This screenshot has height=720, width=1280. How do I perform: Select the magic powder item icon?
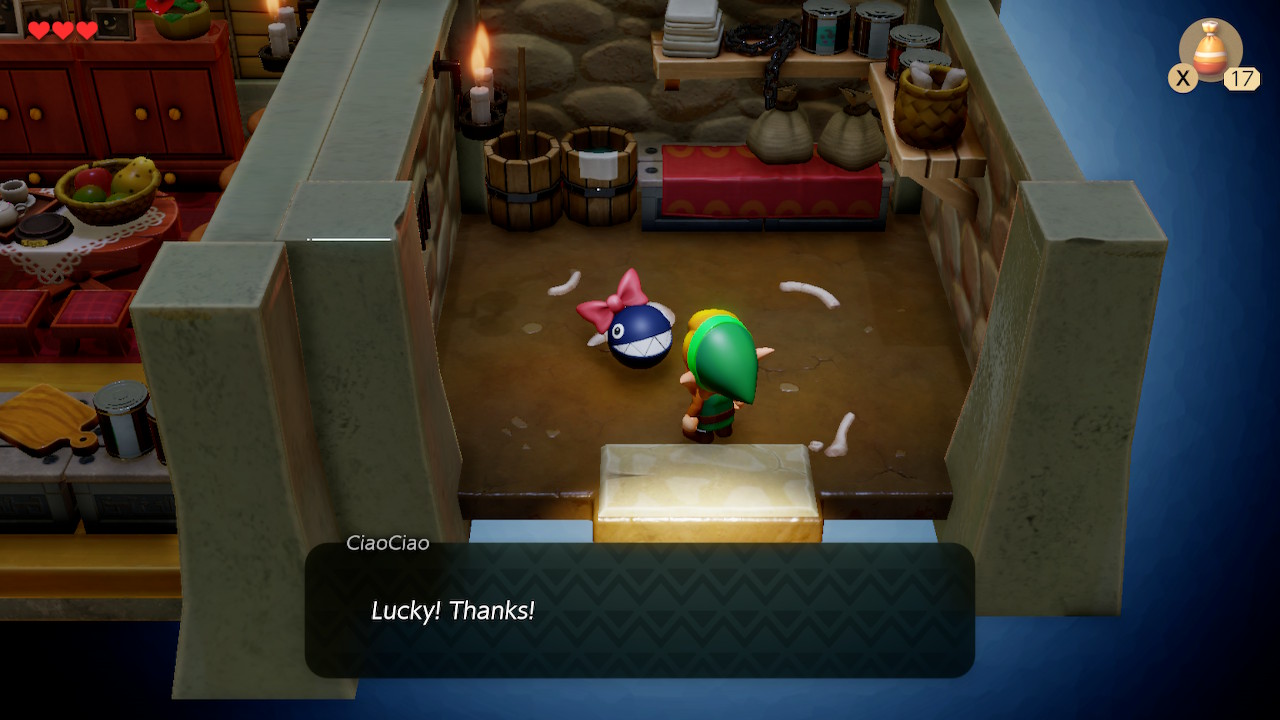pyautogui.click(x=1210, y=50)
